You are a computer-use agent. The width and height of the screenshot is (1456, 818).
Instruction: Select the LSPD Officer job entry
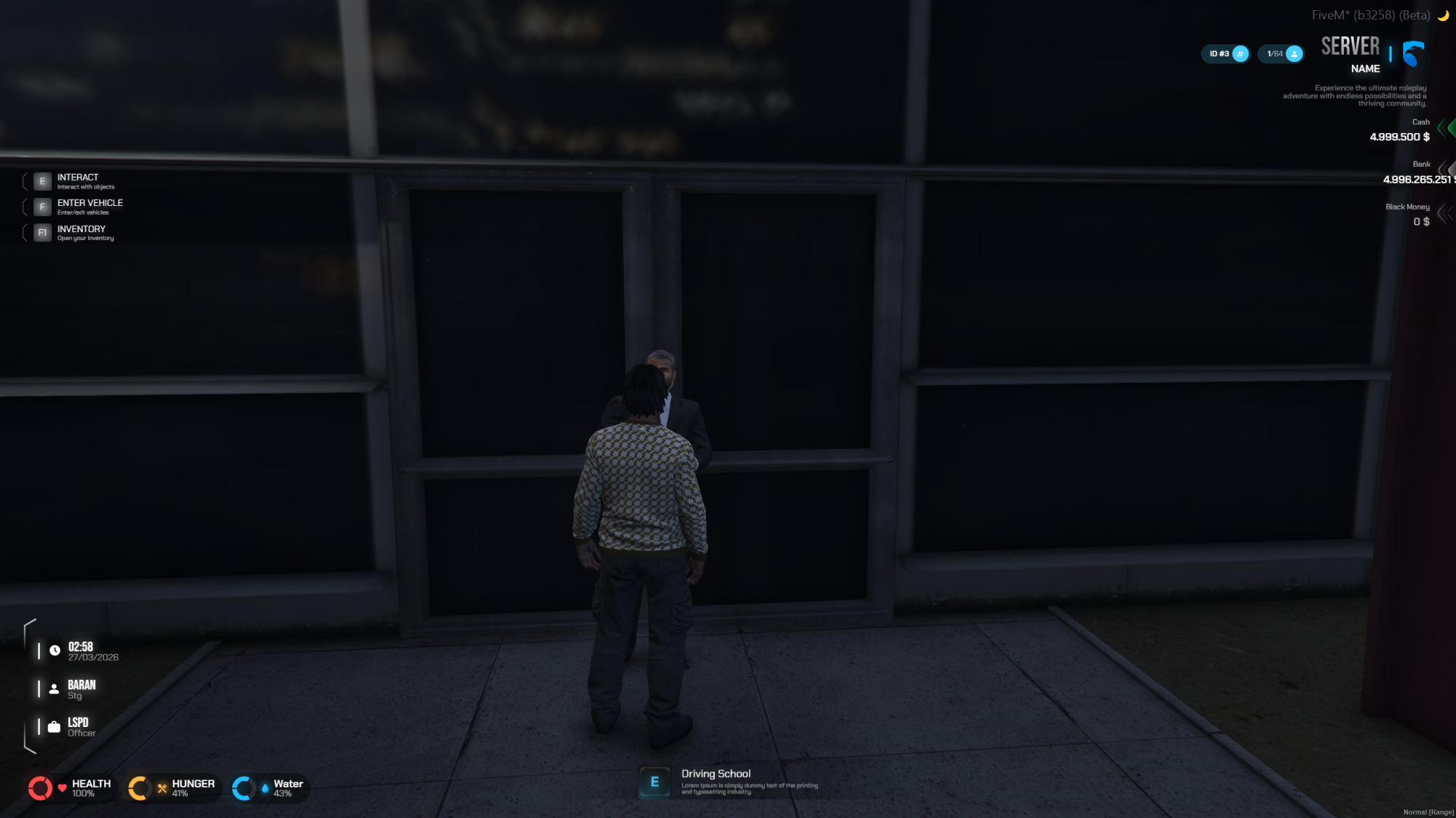[80, 727]
